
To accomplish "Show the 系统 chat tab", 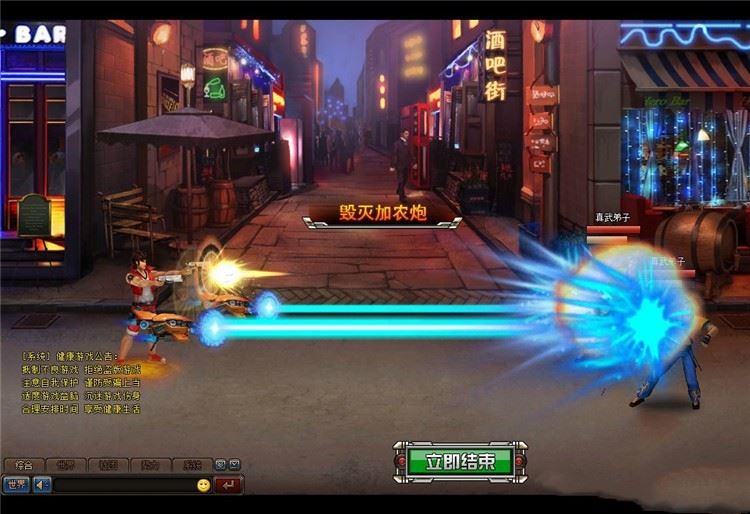I will [191, 465].
